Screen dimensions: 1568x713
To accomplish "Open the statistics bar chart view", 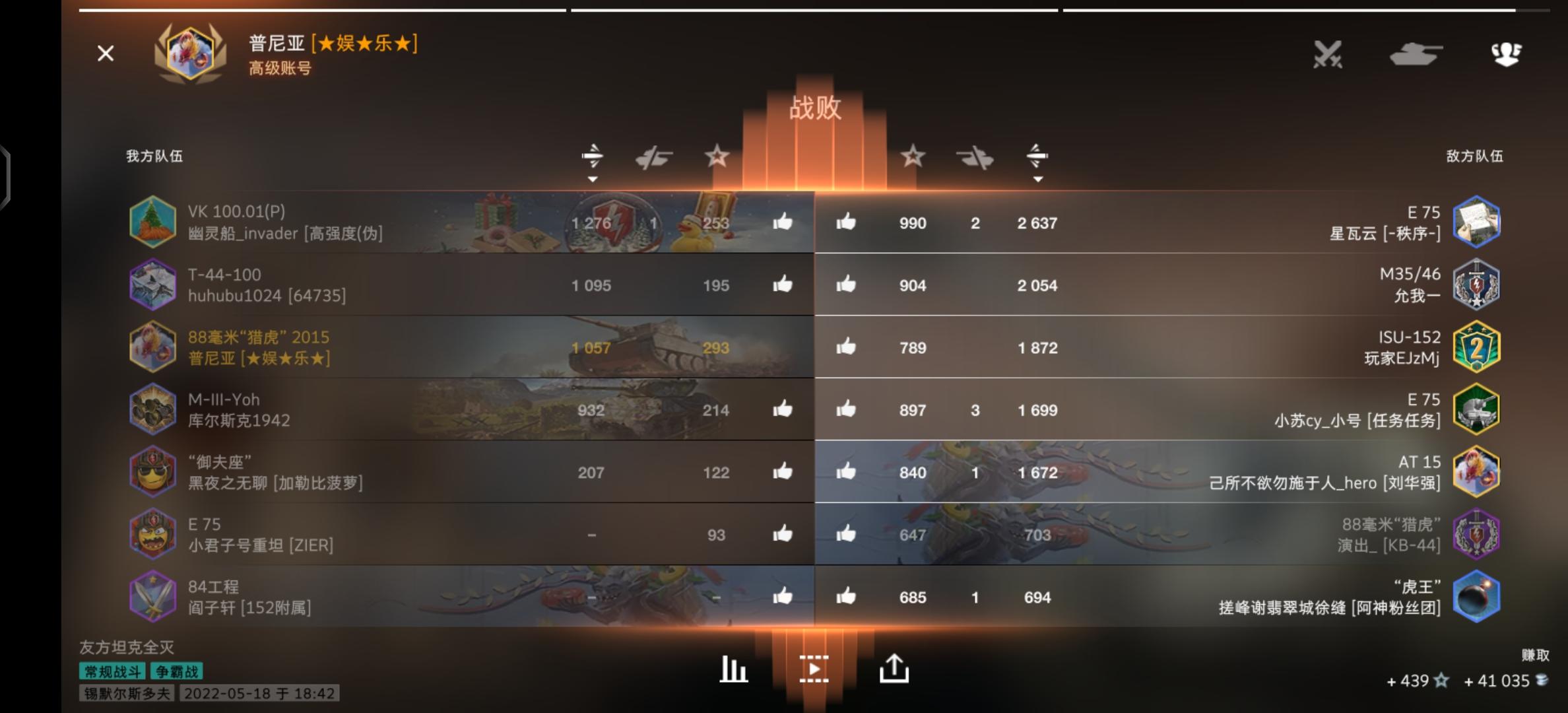I will [x=733, y=669].
